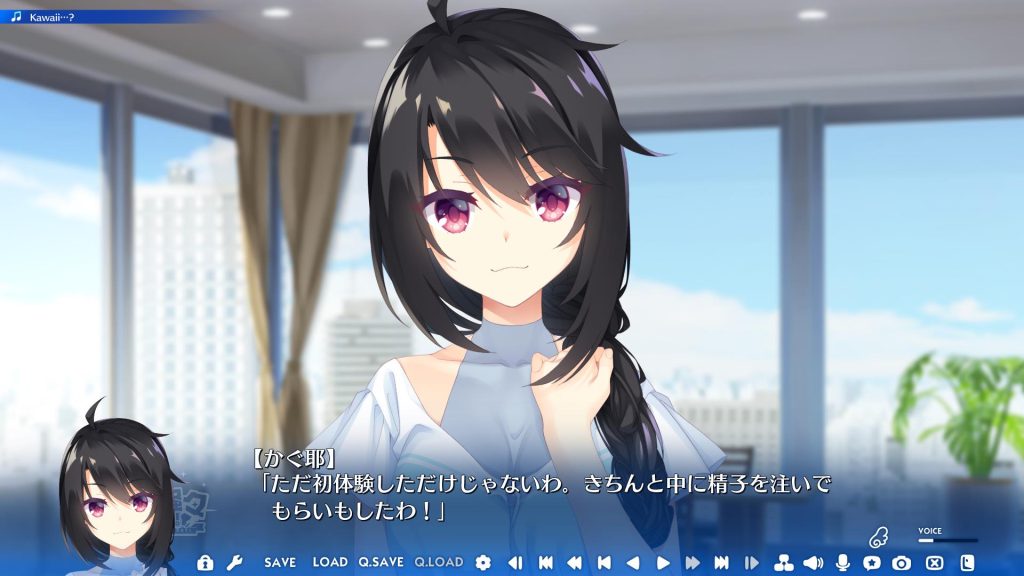Click the greyed-out Q.LOAD button
Viewport: 1024px width, 576px height.
439,563
